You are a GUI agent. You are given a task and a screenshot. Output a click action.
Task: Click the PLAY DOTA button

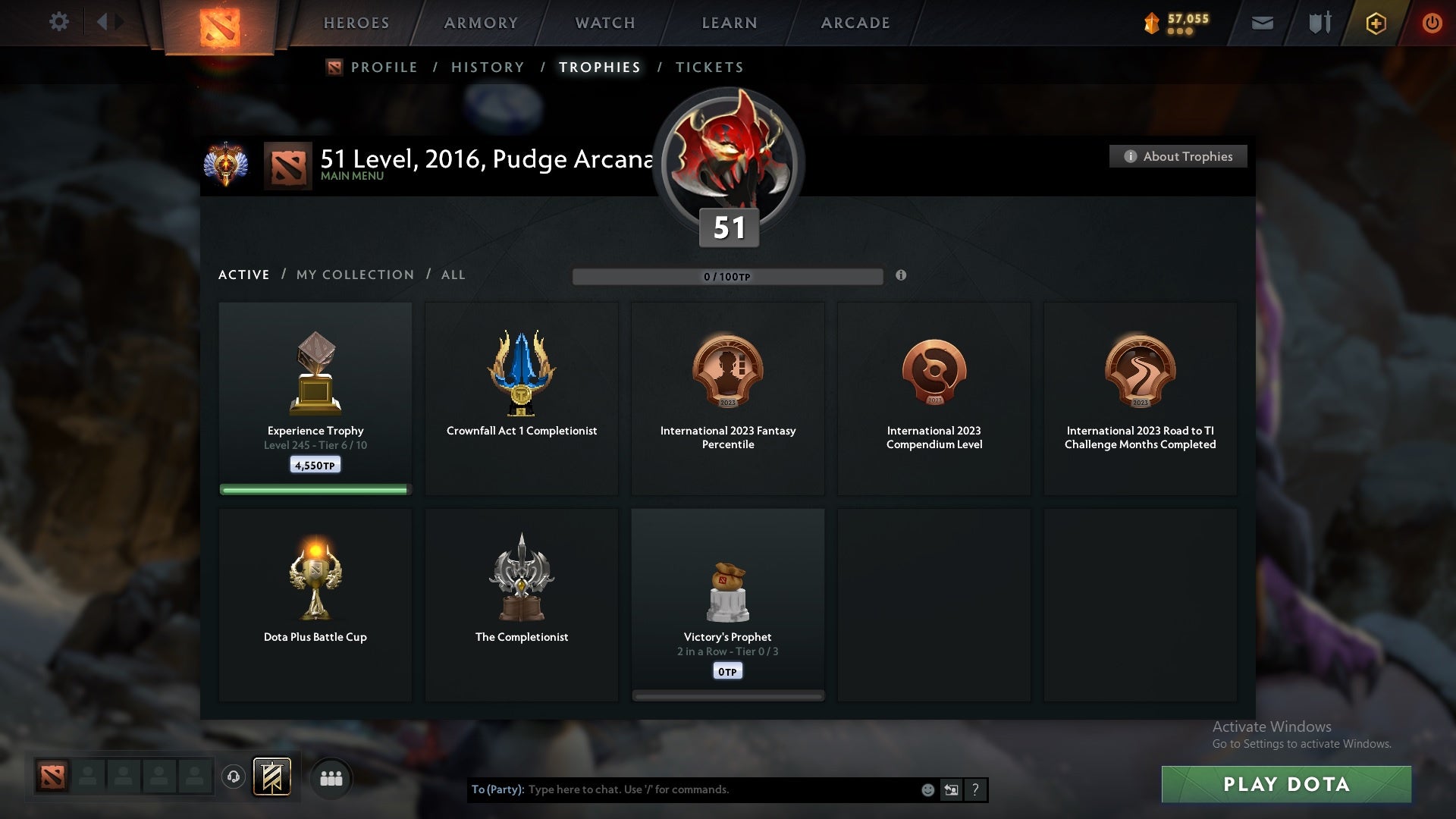coord(1287,785)
